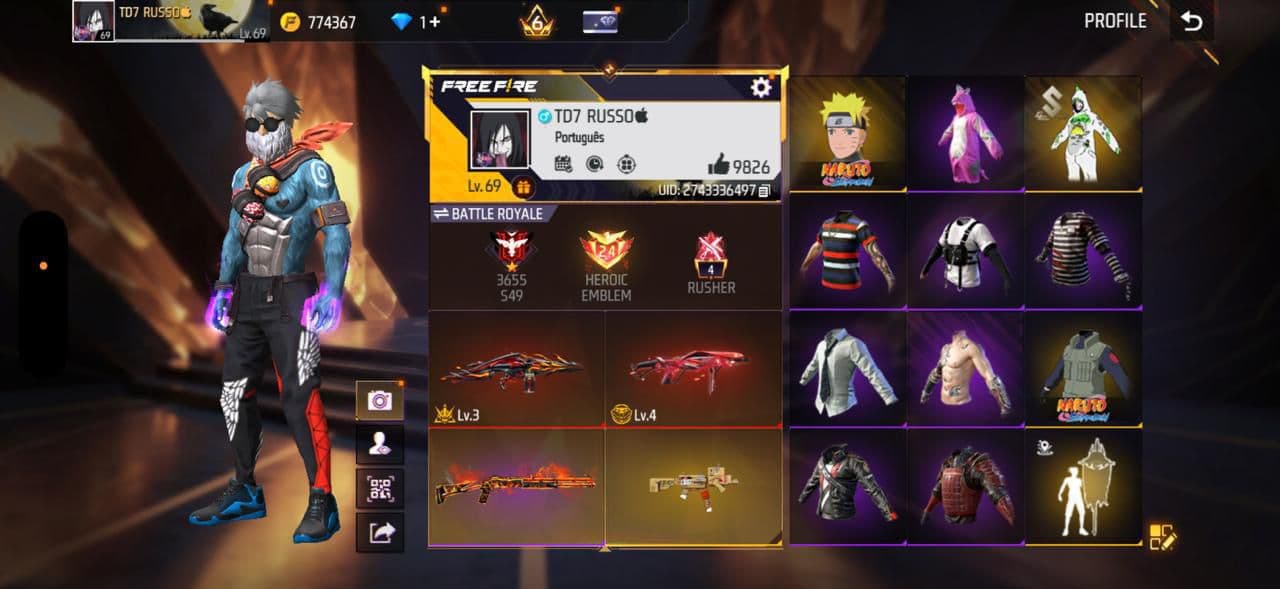Open the gold crown rank icon

click(x=537, y=21)
